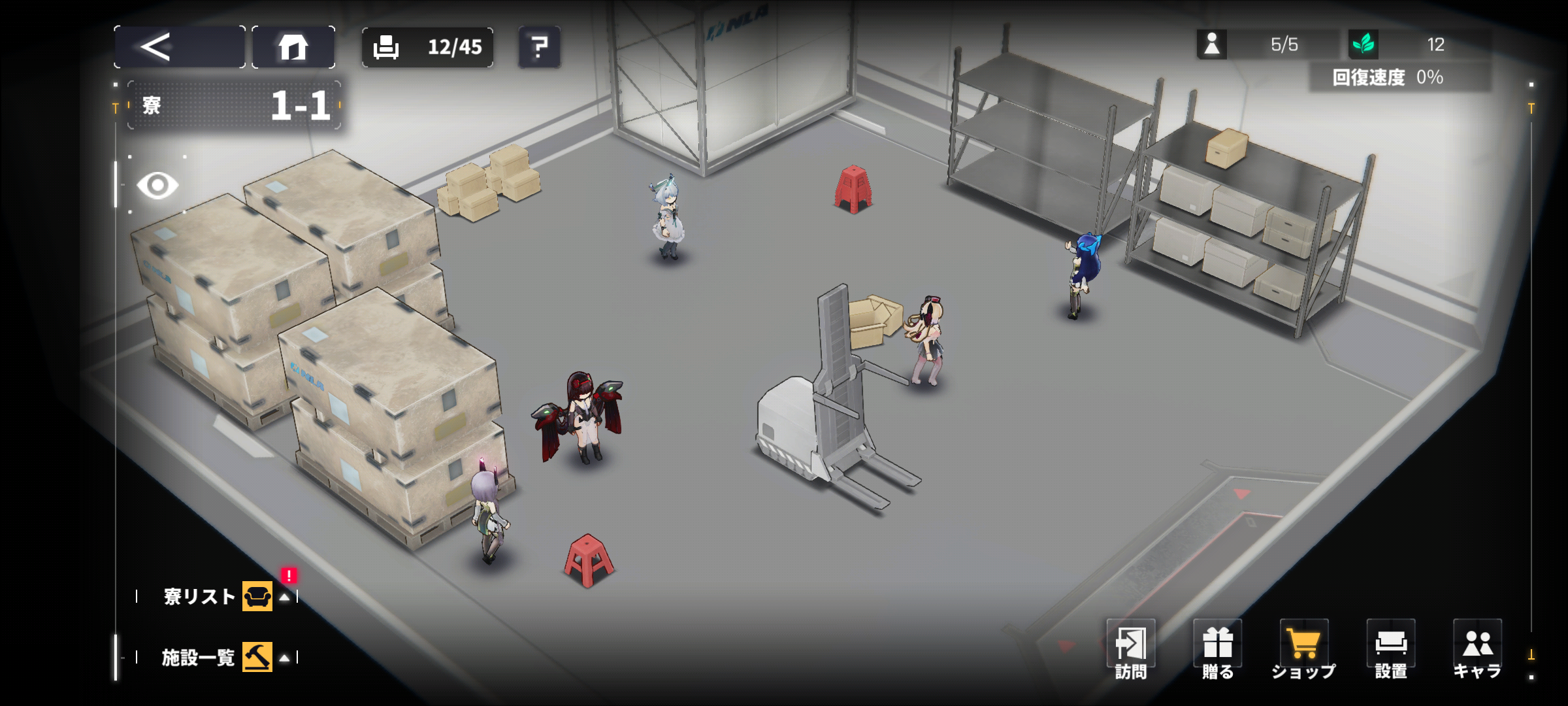Screen dimensions: 1568x706
Task: Open the furniture count 12/45 panel
Action: click(x=427, y=47)
